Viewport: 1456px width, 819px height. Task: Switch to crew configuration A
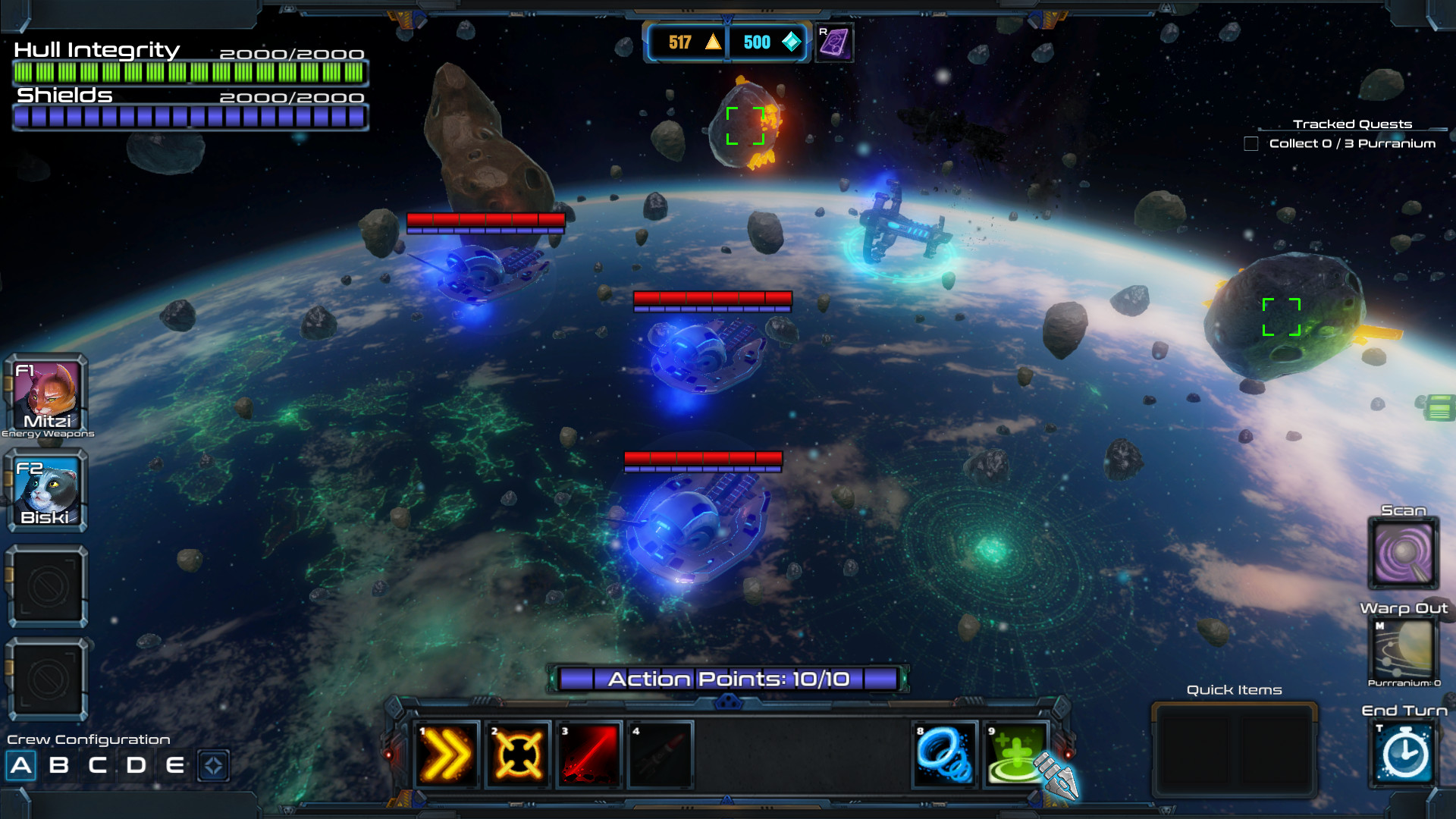point(21,765)
